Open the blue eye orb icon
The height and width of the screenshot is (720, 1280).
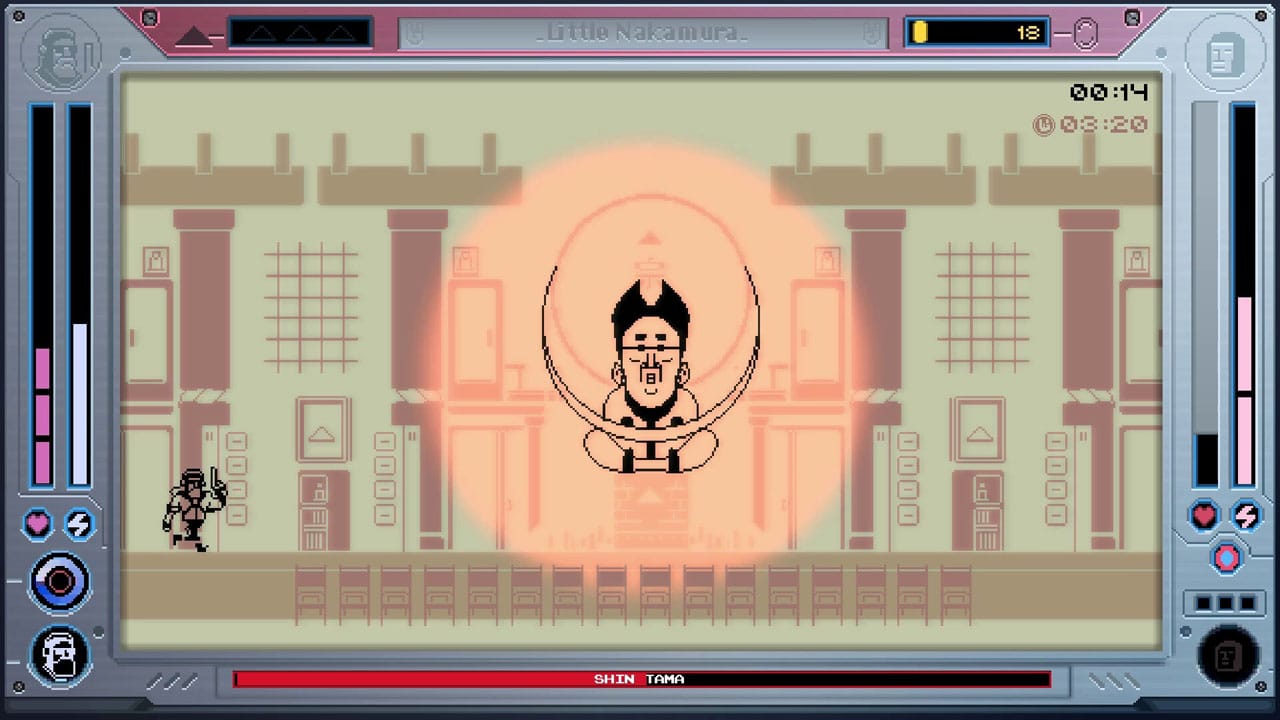click(x=59, y=580)
